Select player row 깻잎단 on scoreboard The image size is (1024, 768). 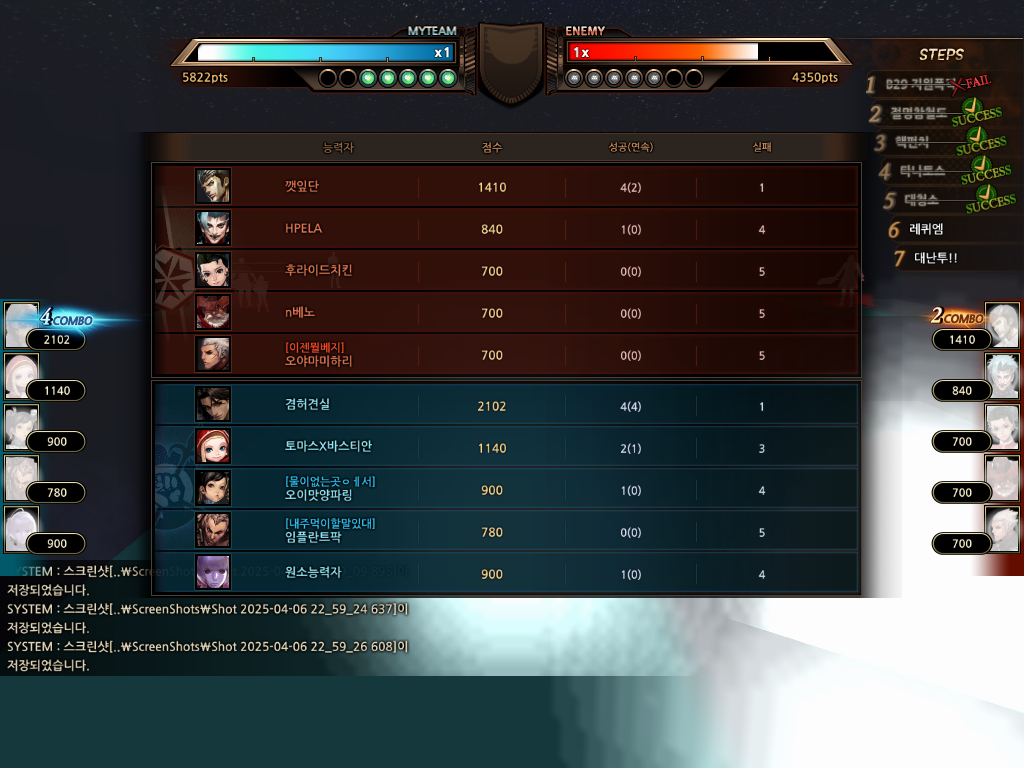(505, 187)
